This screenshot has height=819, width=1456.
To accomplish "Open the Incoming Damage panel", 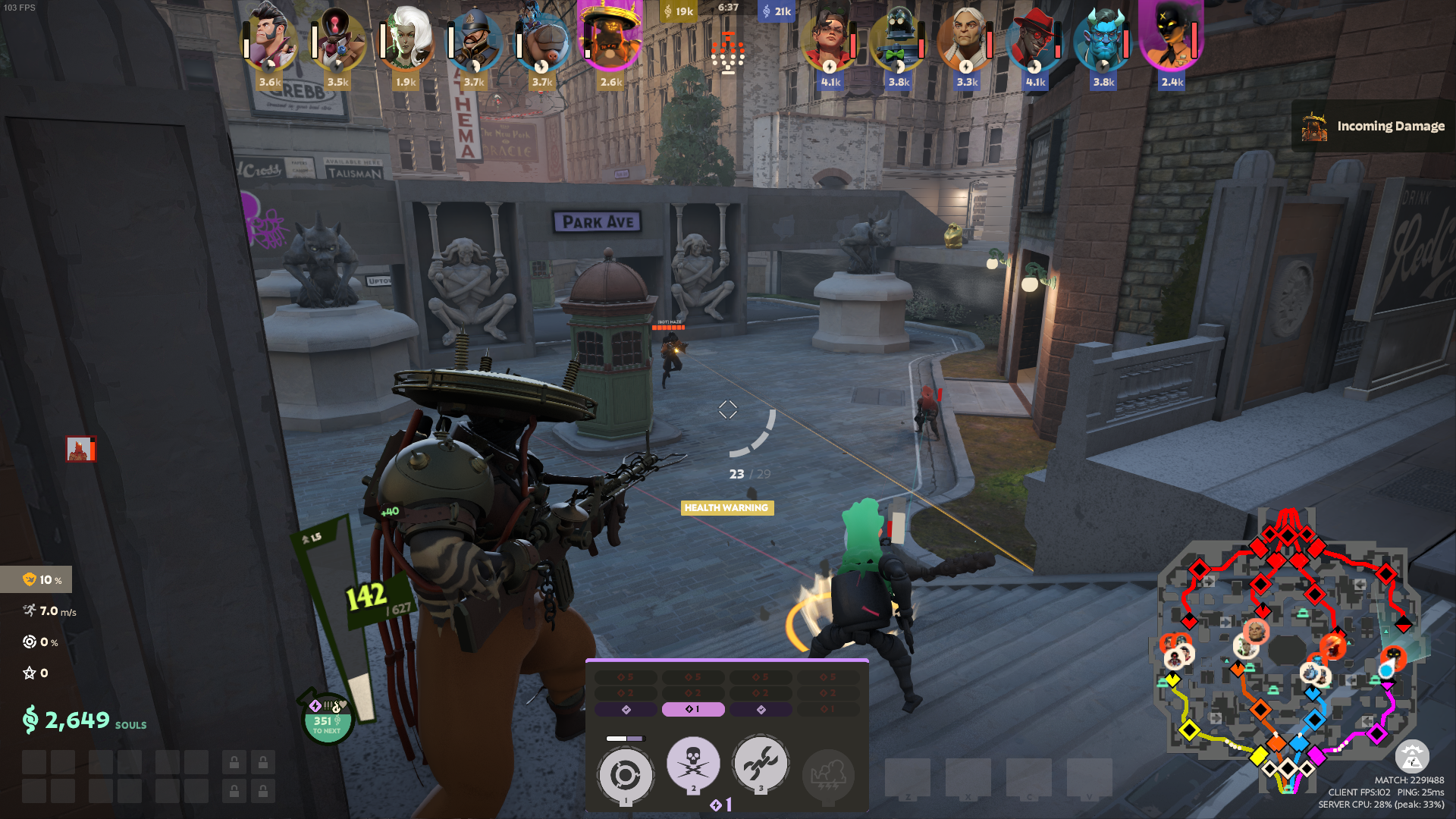I will [x=1373, y=126].
